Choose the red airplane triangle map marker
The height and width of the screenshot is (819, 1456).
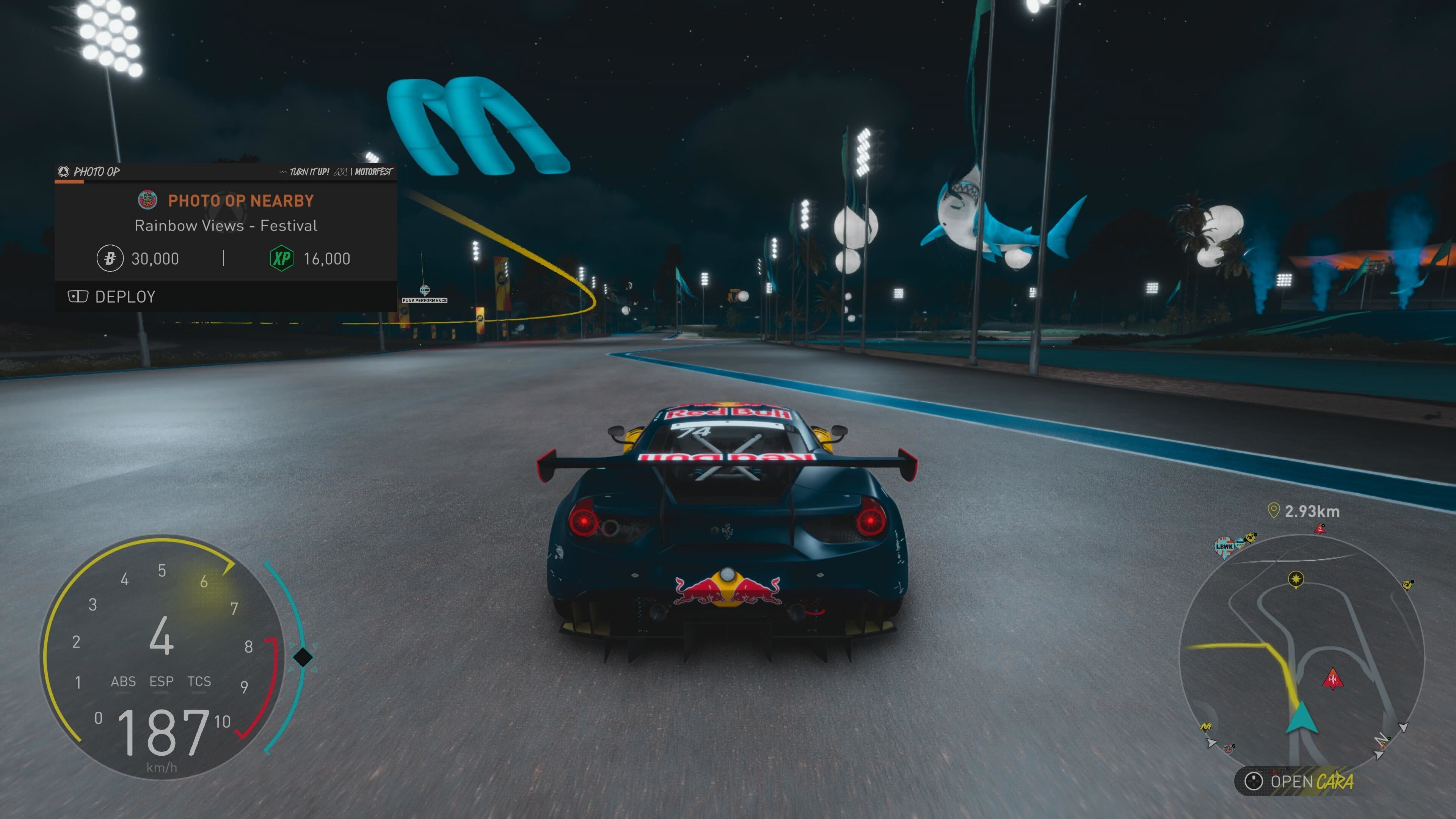(1332, 679)
